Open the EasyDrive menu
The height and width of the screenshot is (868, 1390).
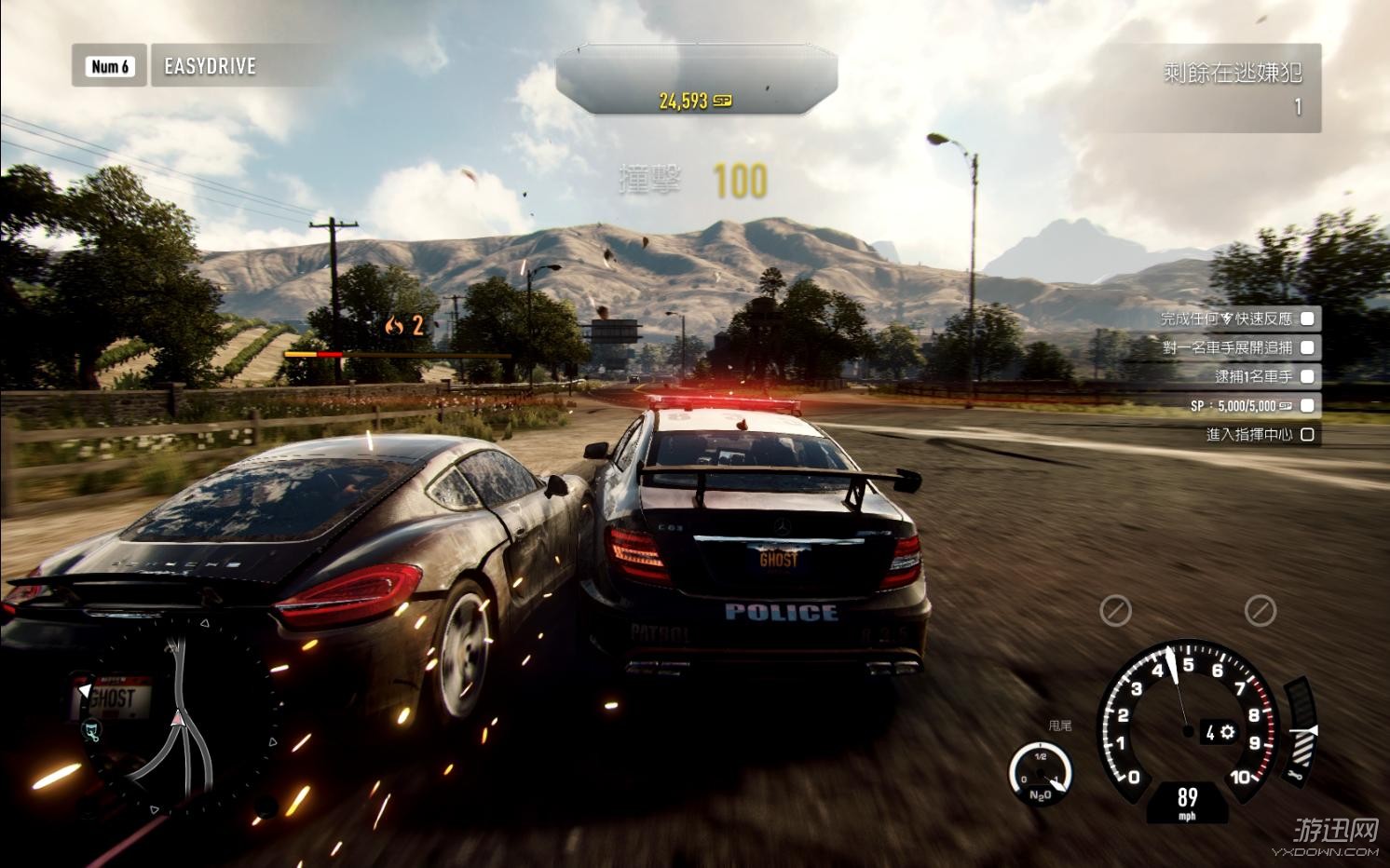[x=210, y=66]
